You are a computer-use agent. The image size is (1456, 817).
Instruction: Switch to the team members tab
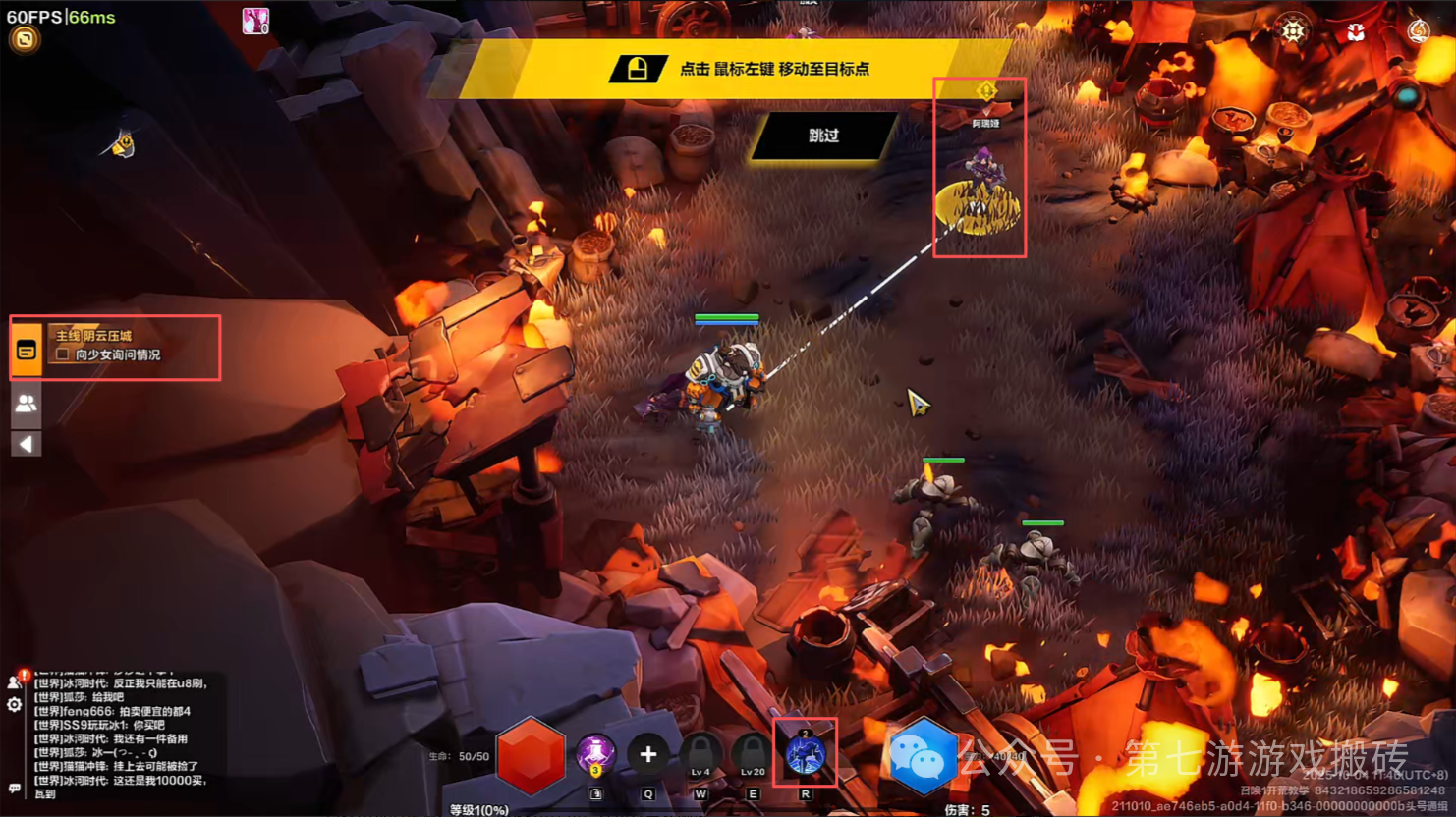click(x=27, y=404)
